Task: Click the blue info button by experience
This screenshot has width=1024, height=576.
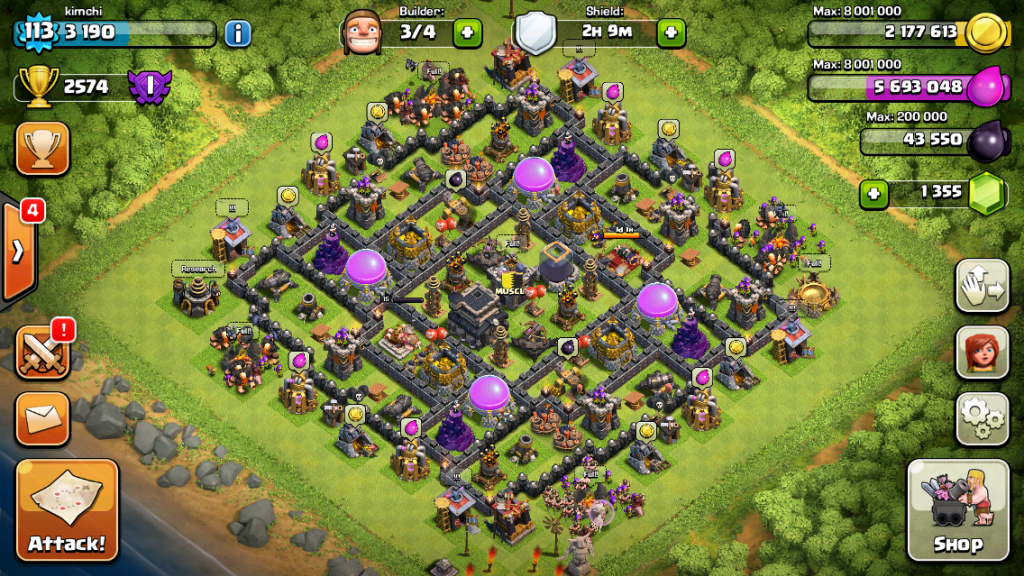Action: (237, 33)
